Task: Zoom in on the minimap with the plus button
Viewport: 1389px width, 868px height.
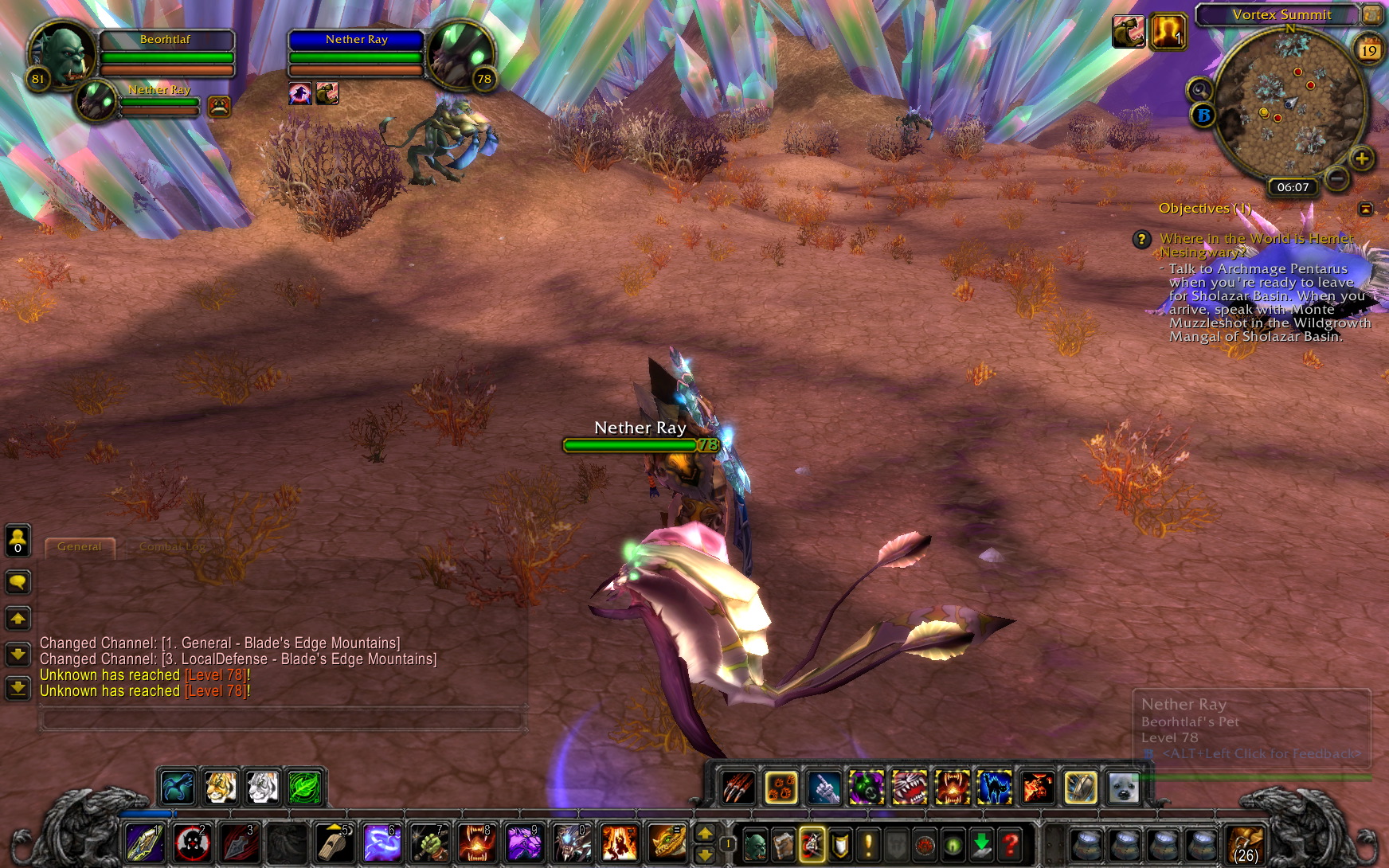Action: 1364,159
